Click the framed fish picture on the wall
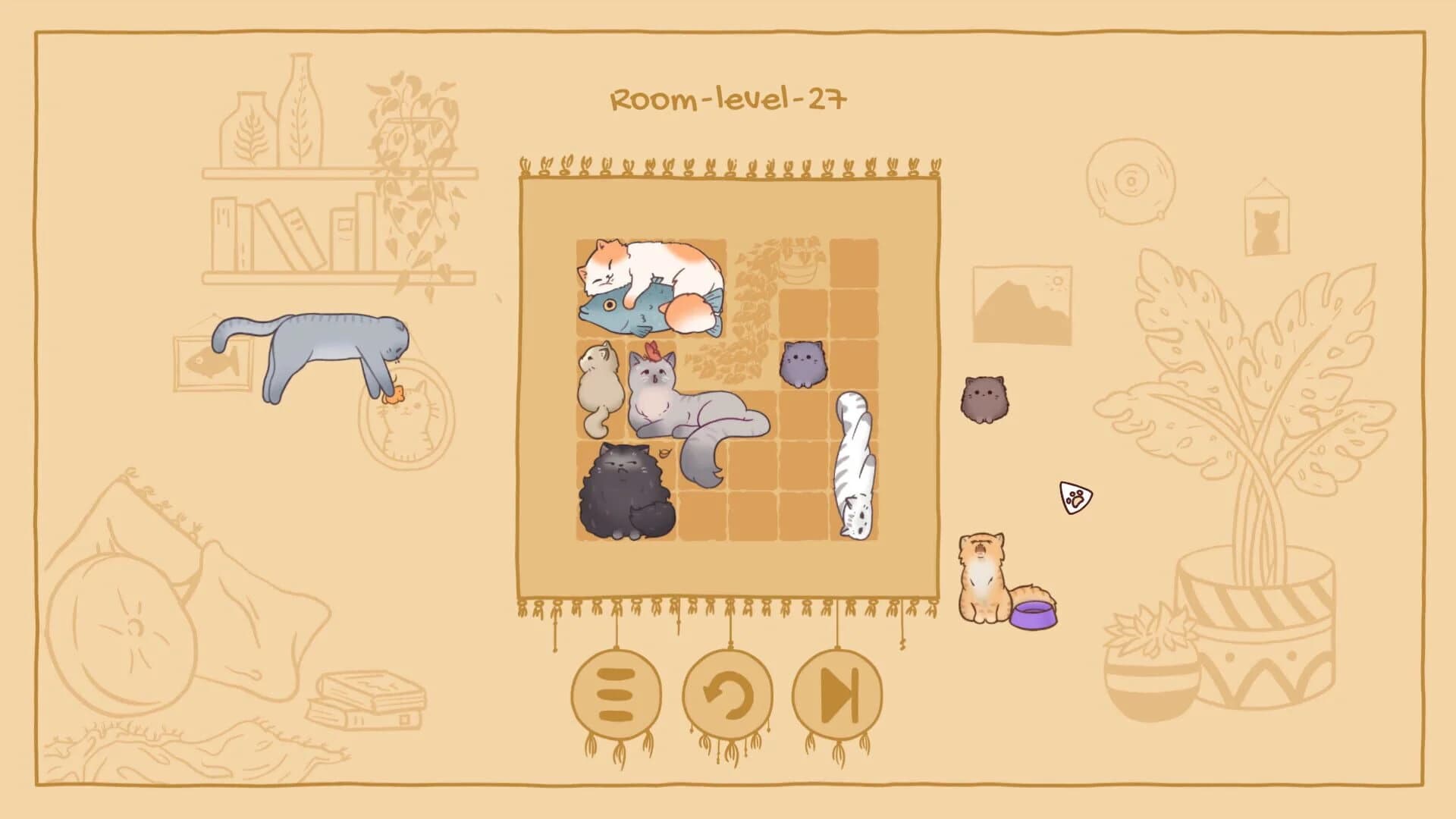The image size is (1456, 819). click(x=215, y=362)
